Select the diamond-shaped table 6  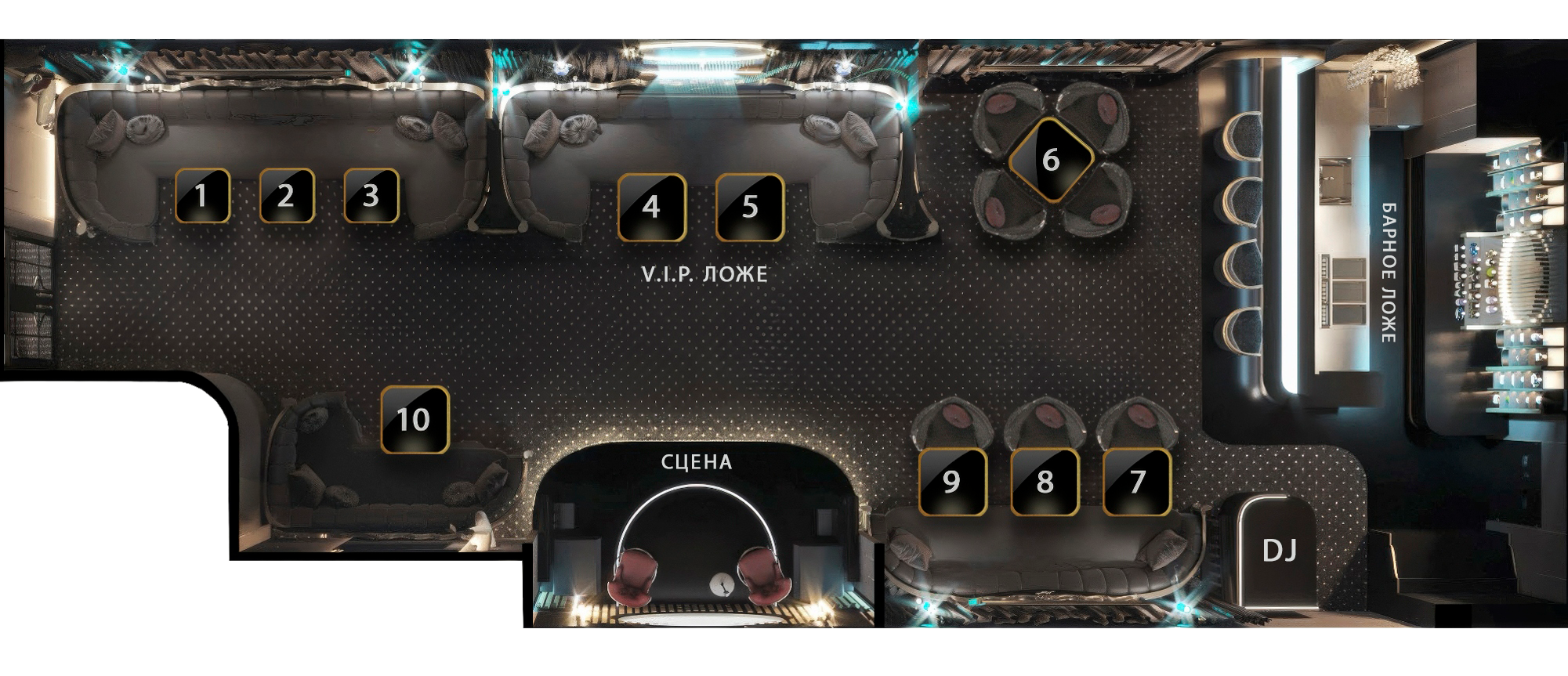point(1051,161)
